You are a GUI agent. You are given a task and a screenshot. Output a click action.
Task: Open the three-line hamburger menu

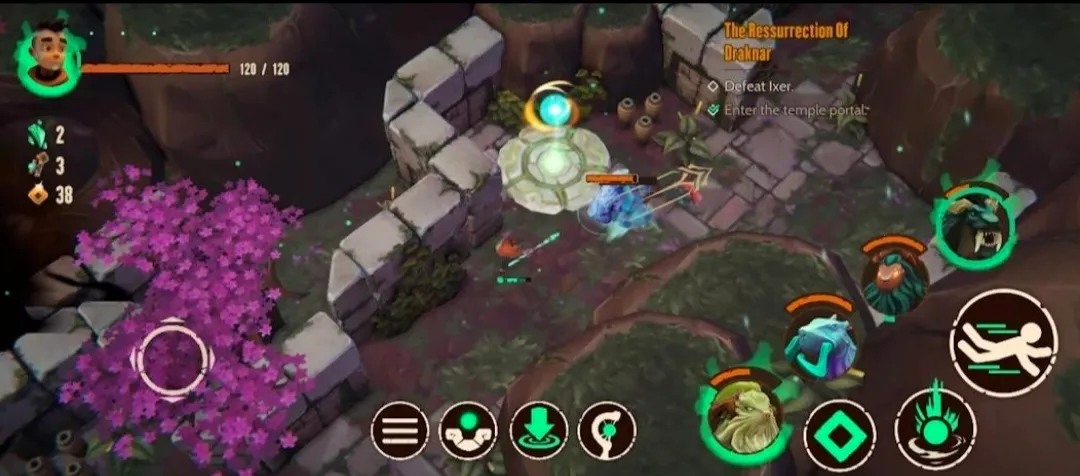[x=400, y=431]
